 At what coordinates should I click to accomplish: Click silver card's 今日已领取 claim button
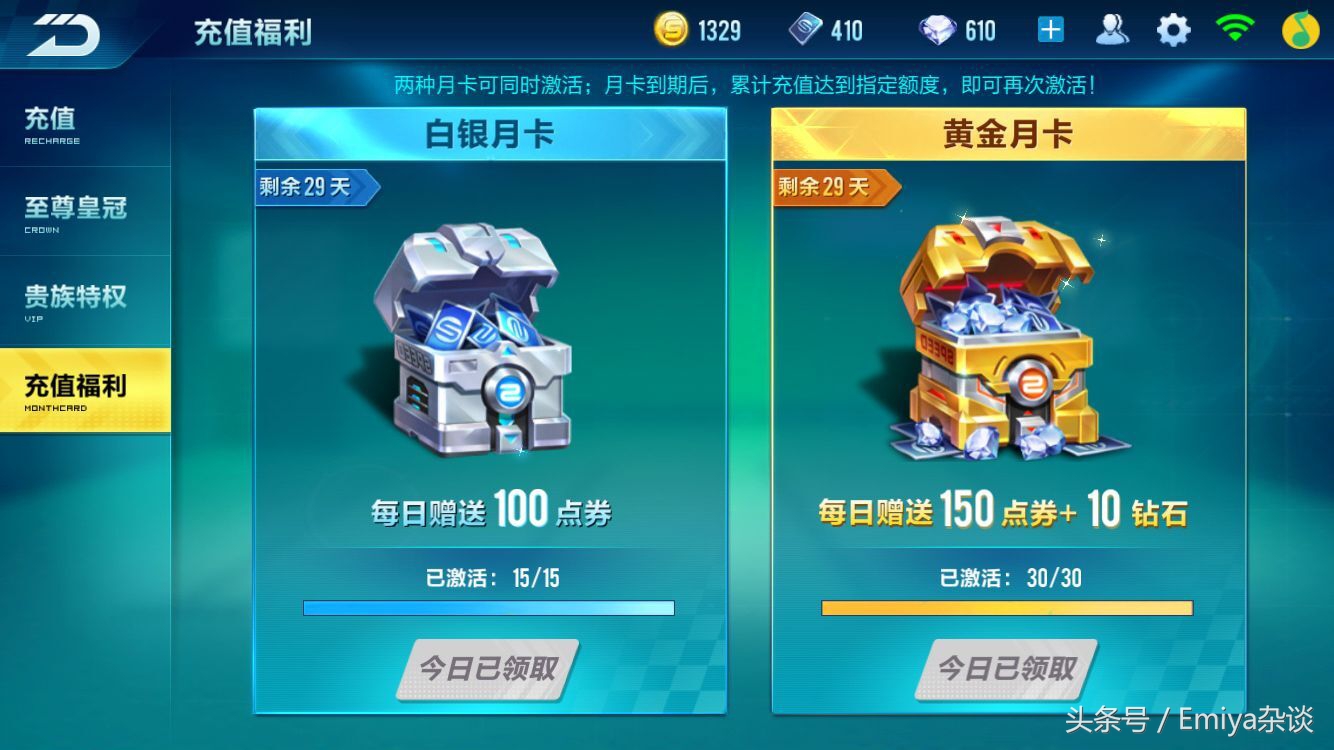tap(487, 670)
